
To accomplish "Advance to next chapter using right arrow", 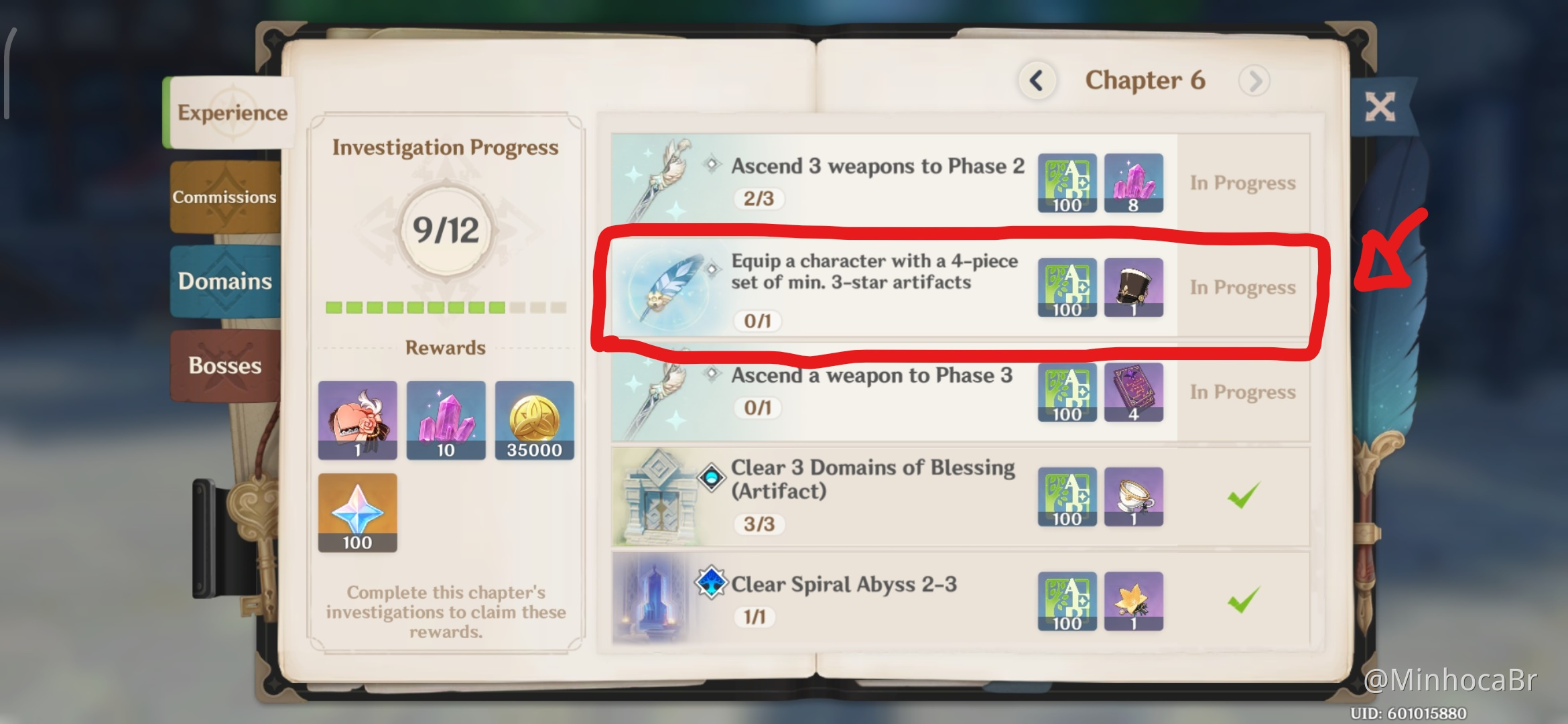I will coord(1254,79).
